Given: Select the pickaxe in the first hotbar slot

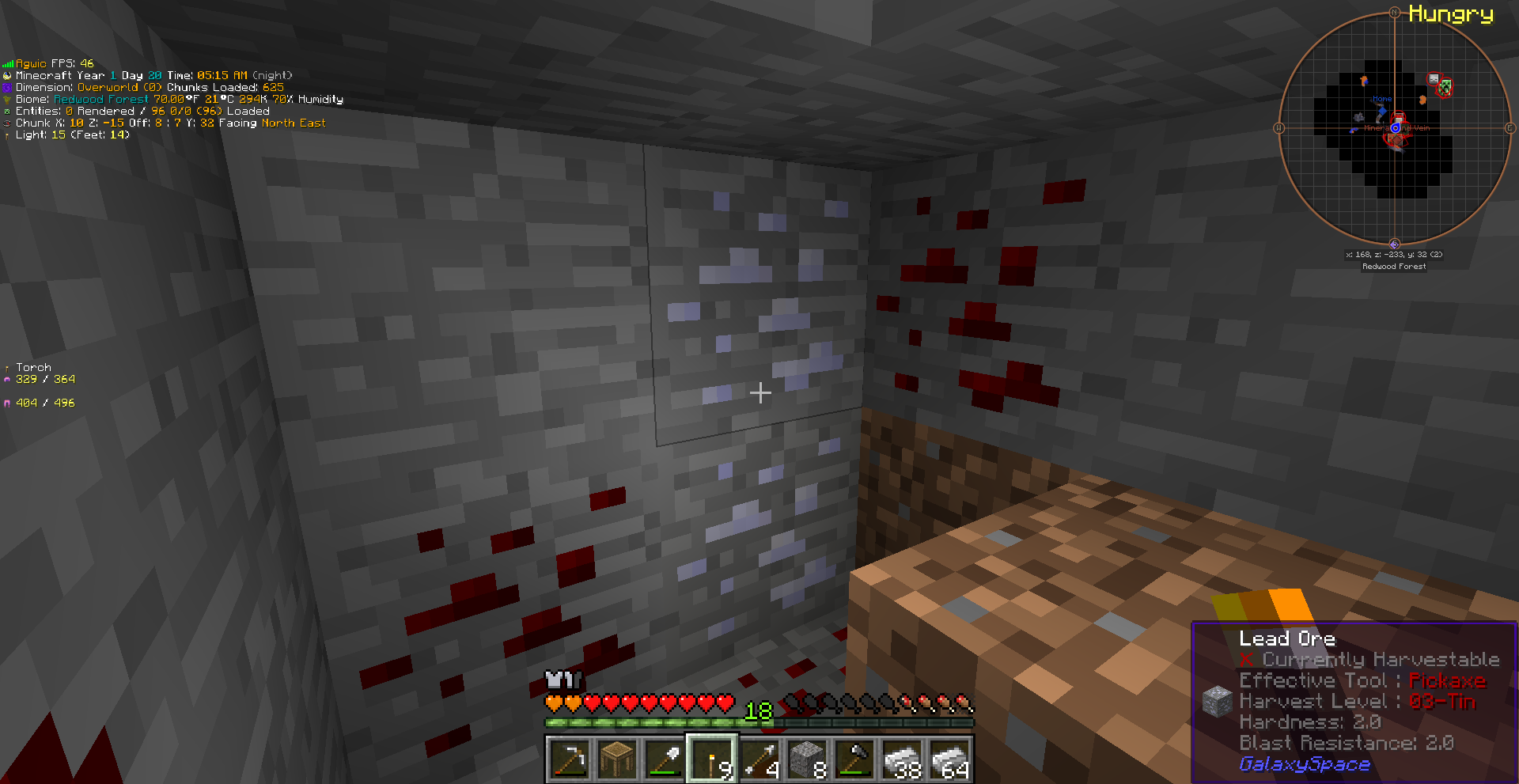Looking at the screenshot, I should pos(570,760).
